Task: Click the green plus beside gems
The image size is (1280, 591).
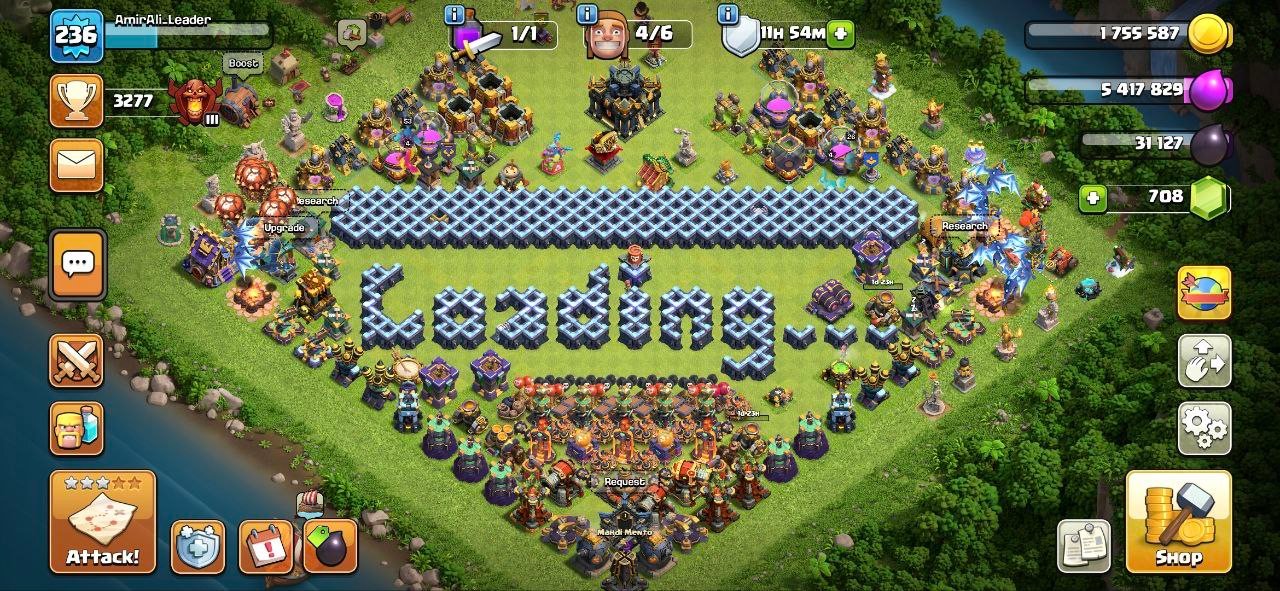Action: point(1093,198)
